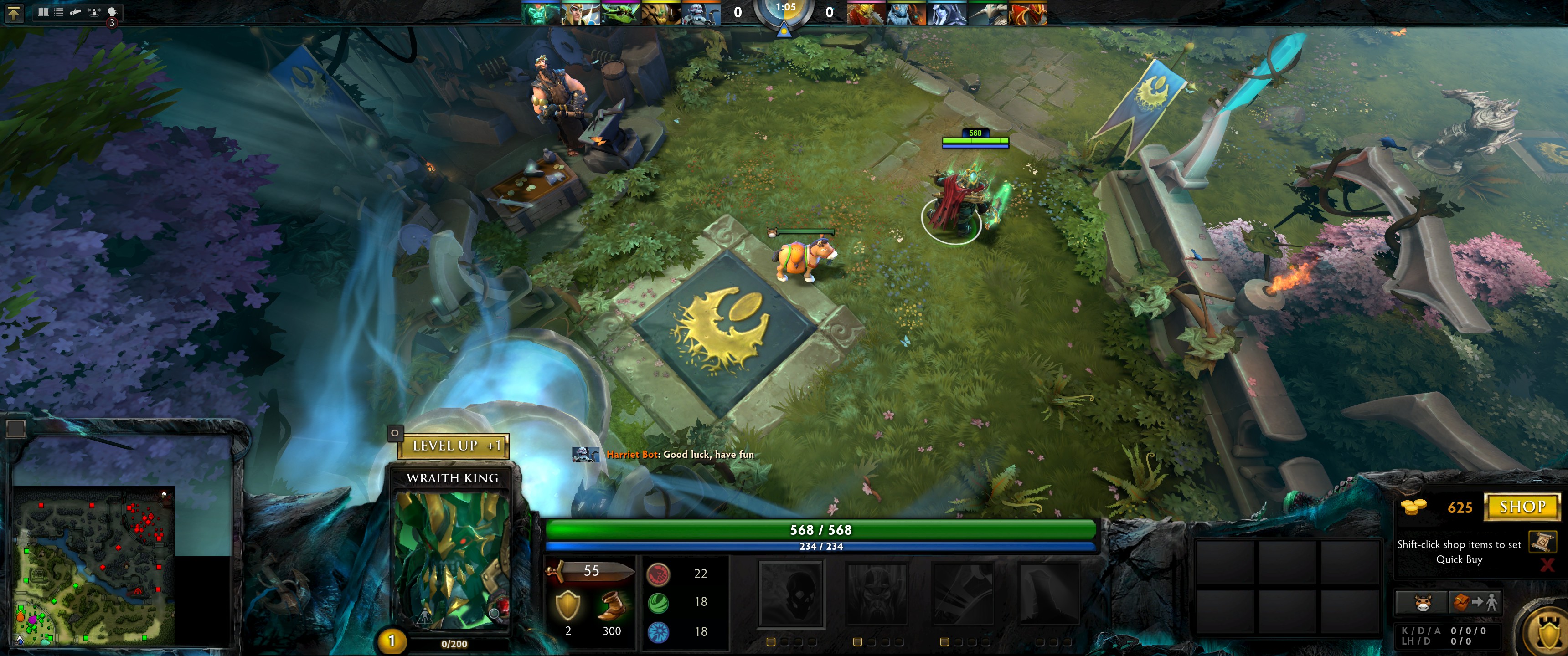The width and height of the screenshot is (1568, 656).
Task: Click the log icon in top toolbar
Action: point(76,11)
